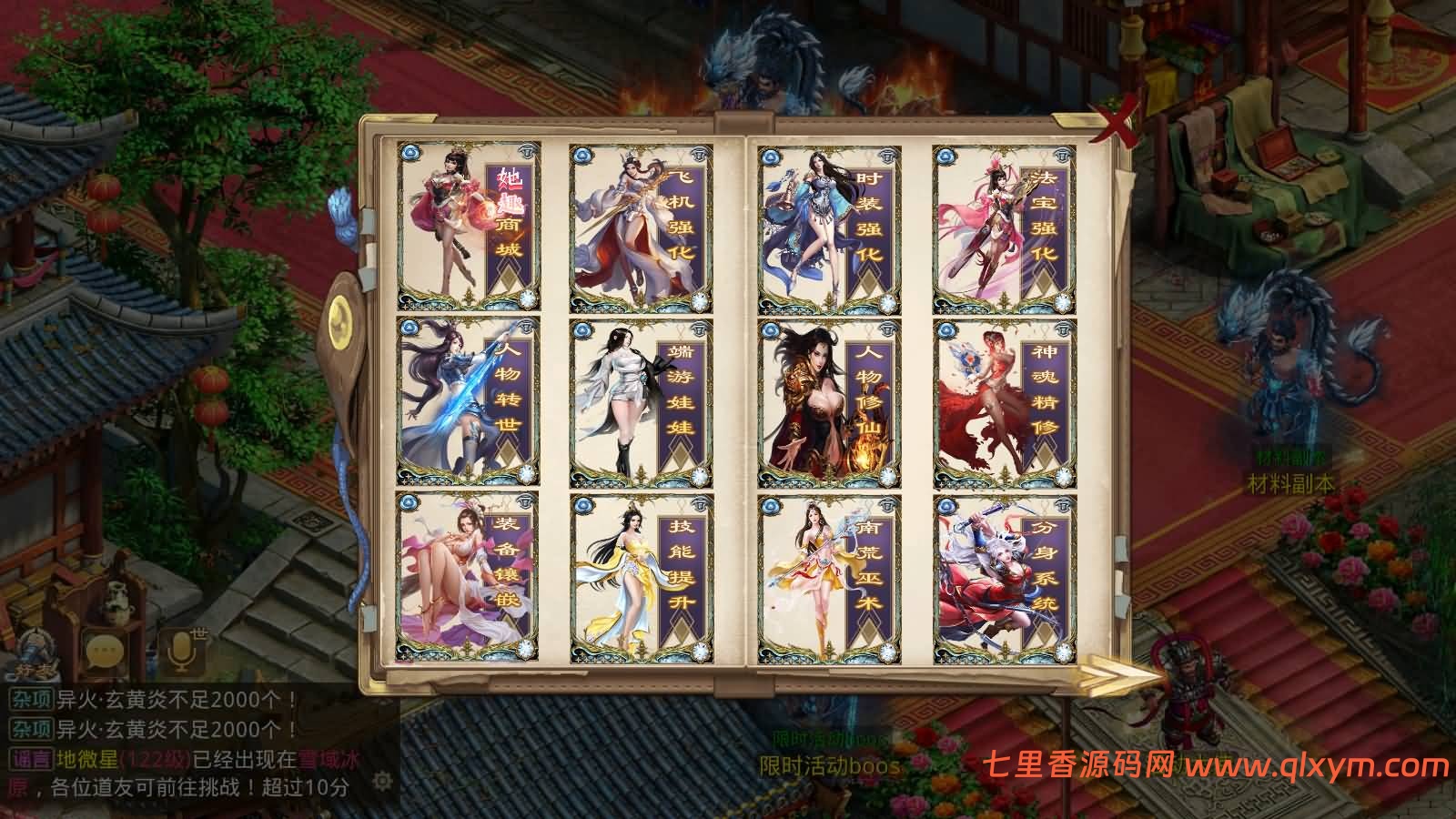
Task: Open the 技能提升 skill upgrade card
Action: (x=642, y=573)
